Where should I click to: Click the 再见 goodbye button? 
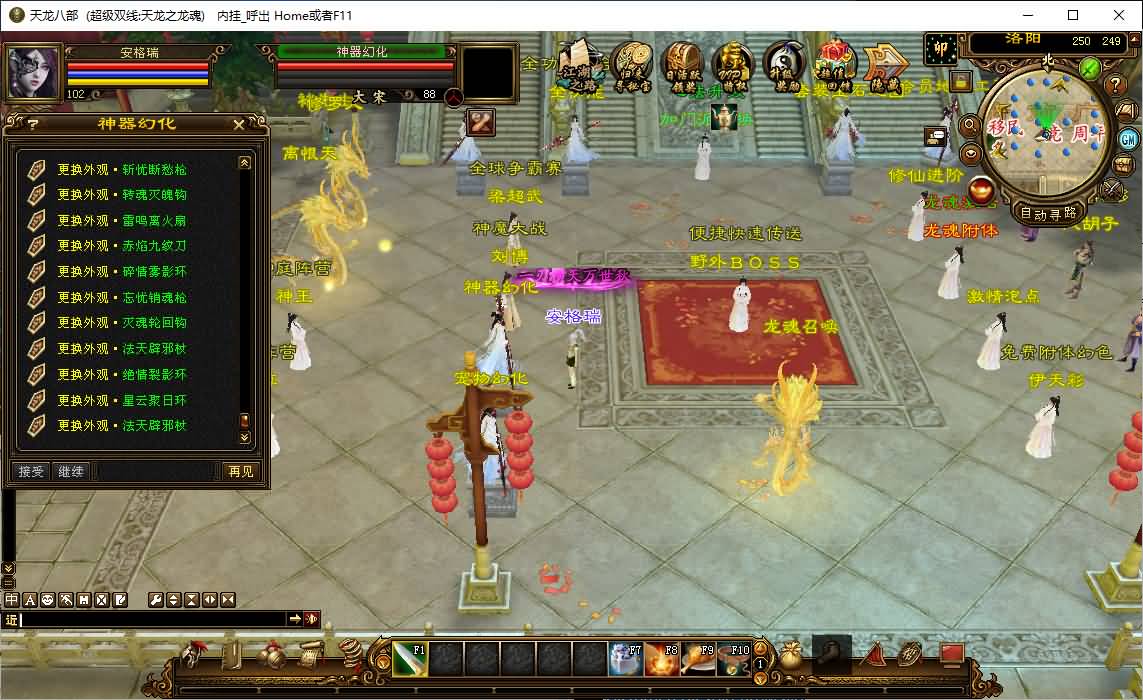(x=240, y=471)
